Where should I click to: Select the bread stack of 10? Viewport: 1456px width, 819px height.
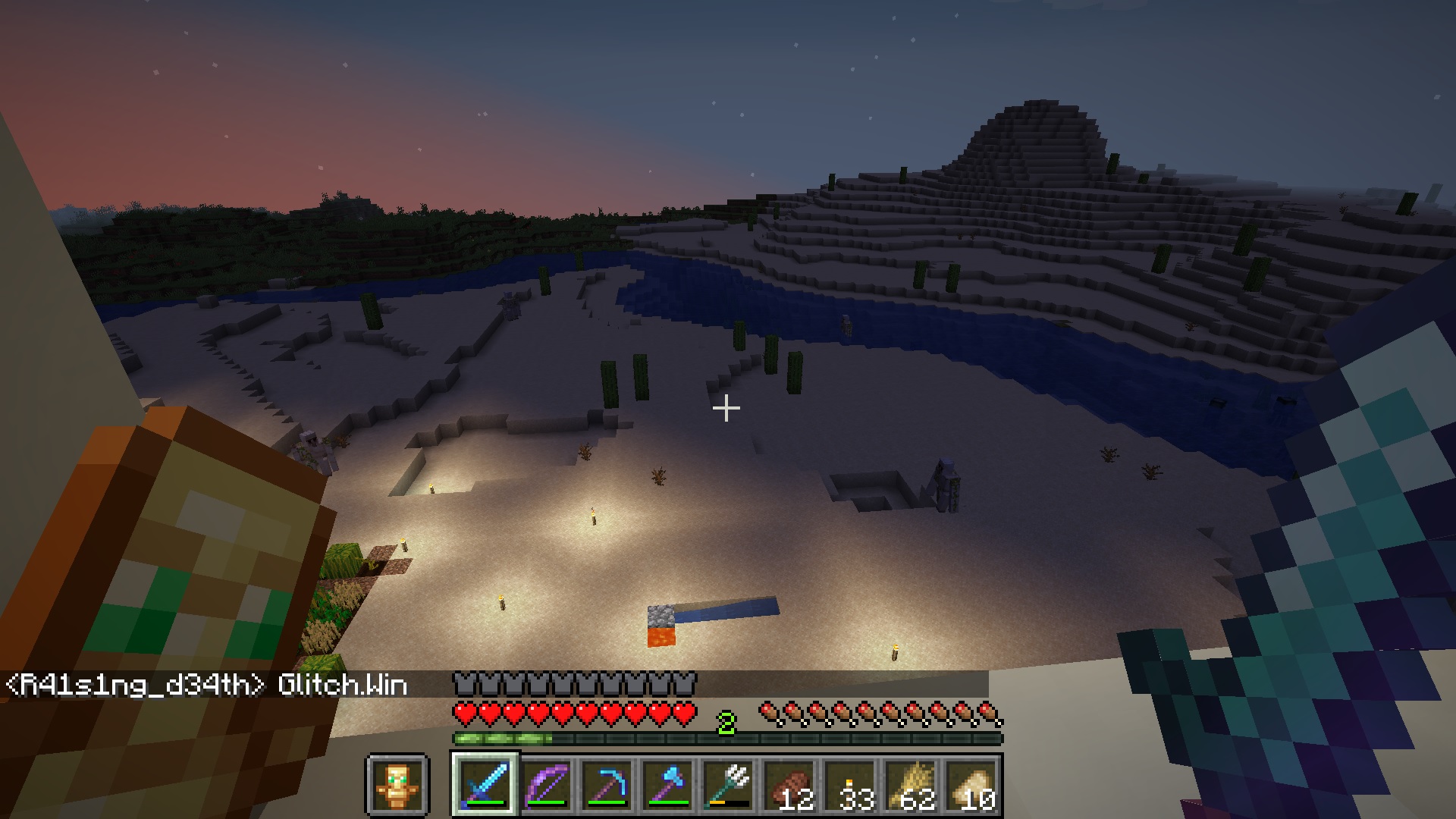pyautogui.click(x=971, y=785)
